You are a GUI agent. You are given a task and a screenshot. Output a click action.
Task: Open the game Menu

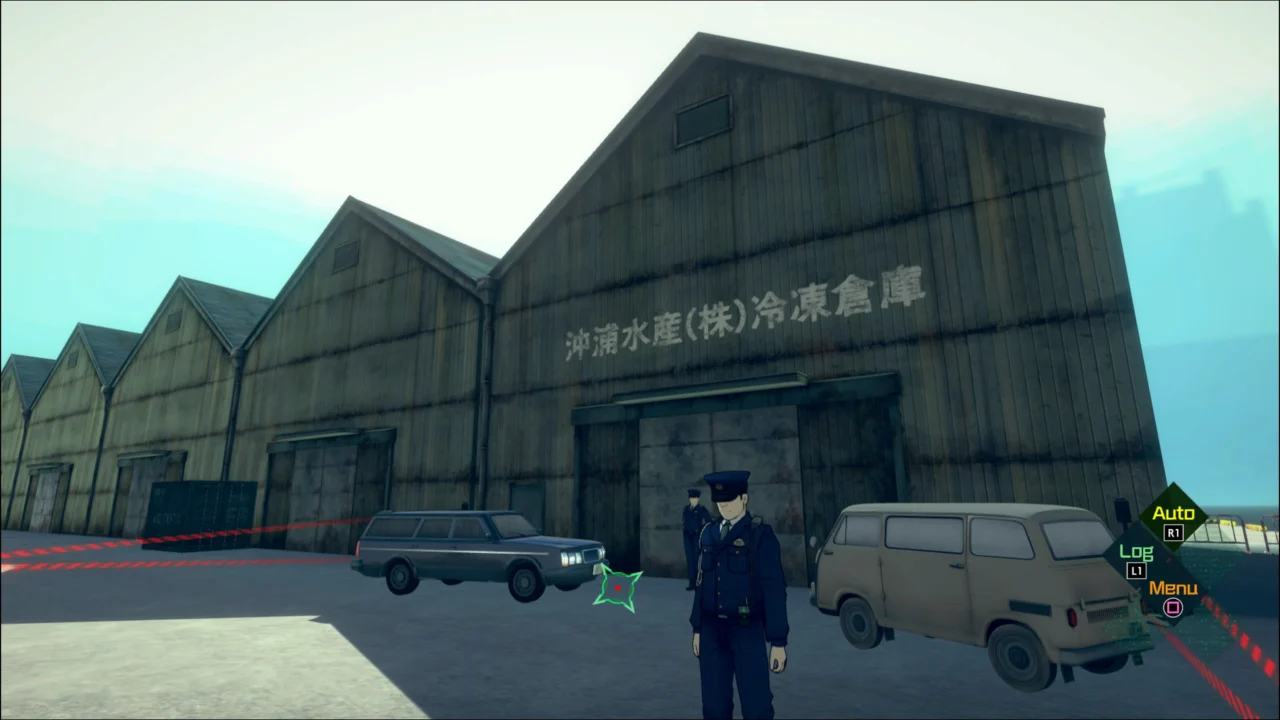coord(1173,589)
